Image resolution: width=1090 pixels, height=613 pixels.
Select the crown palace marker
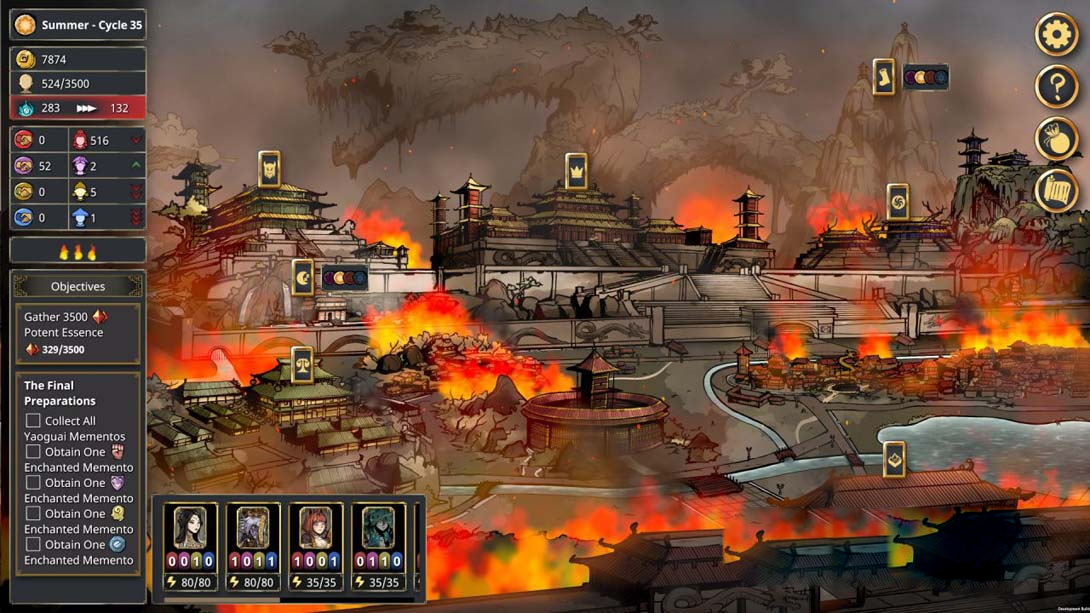tap(576, 171)
